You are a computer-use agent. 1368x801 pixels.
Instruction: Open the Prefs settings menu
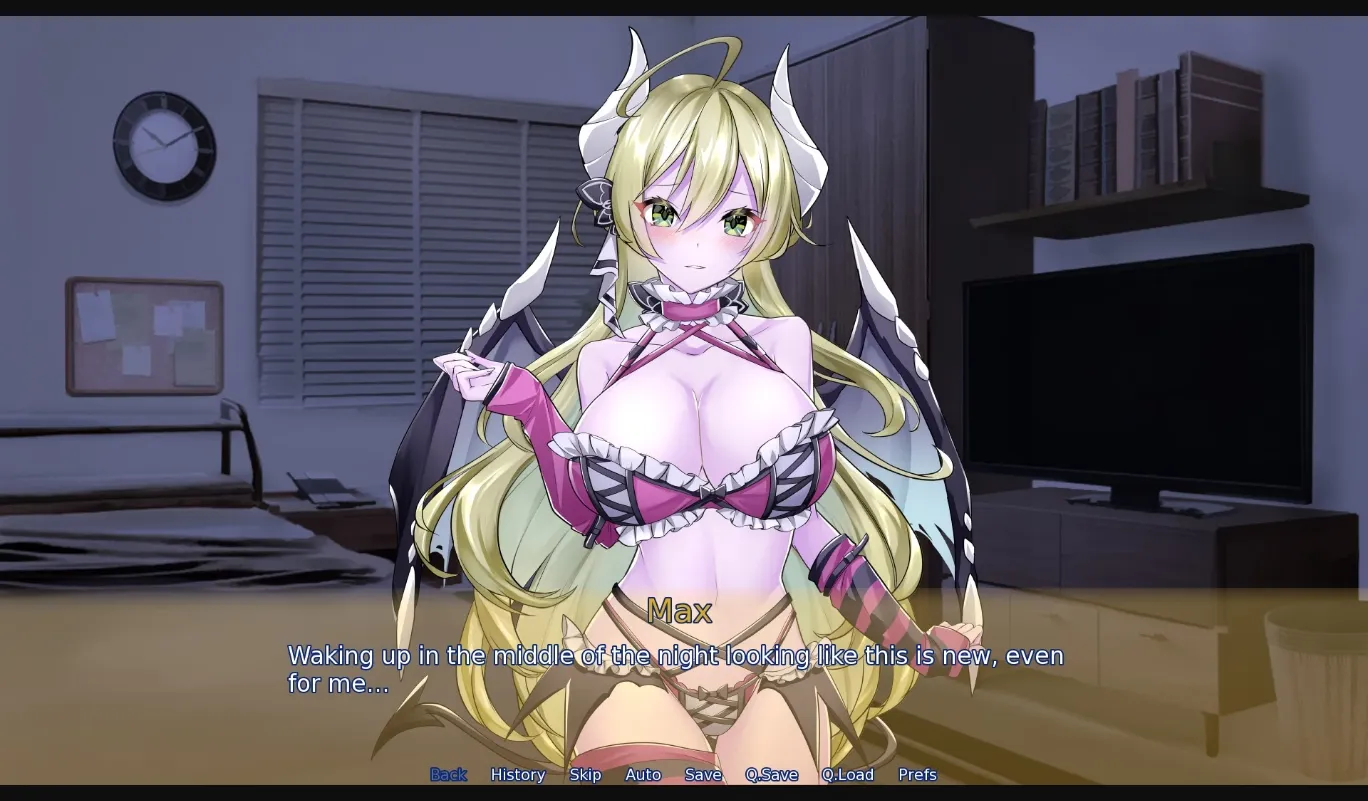coord(916,774)
